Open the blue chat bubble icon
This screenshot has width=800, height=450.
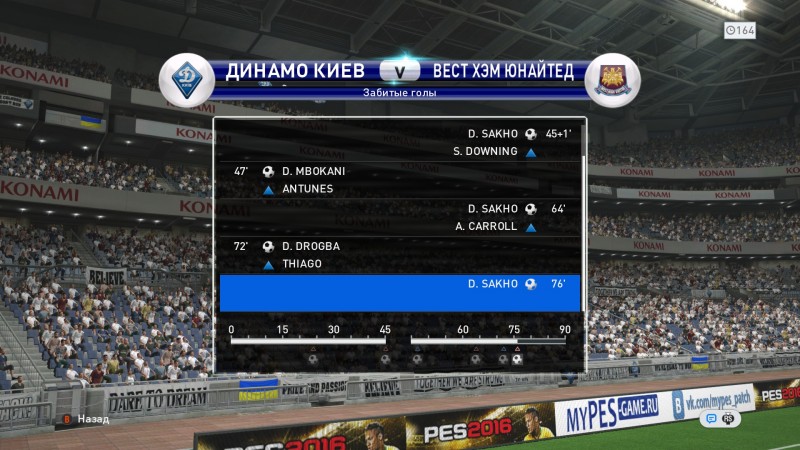tap(713, 419)
